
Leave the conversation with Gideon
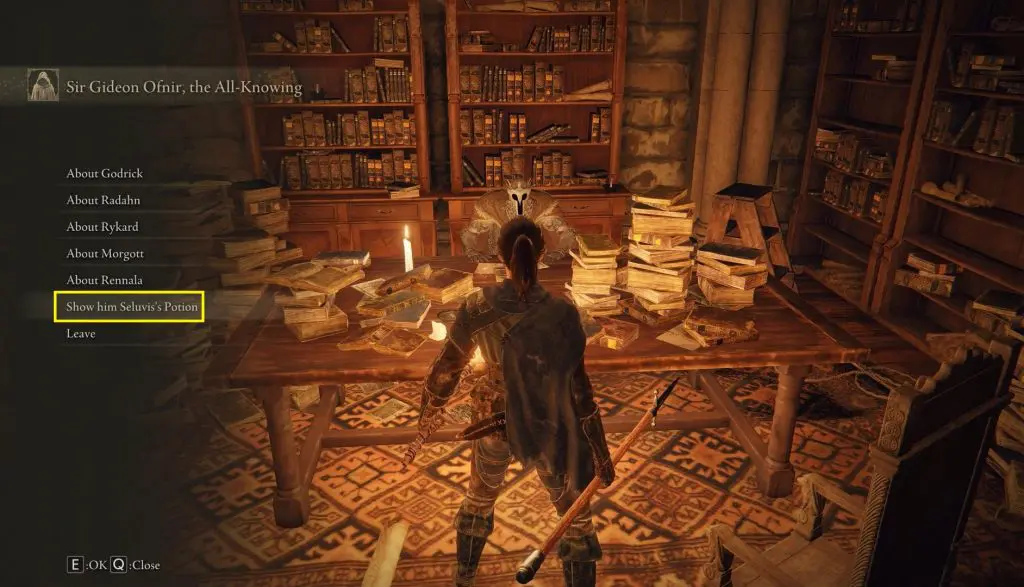click(x=81, y=334)
